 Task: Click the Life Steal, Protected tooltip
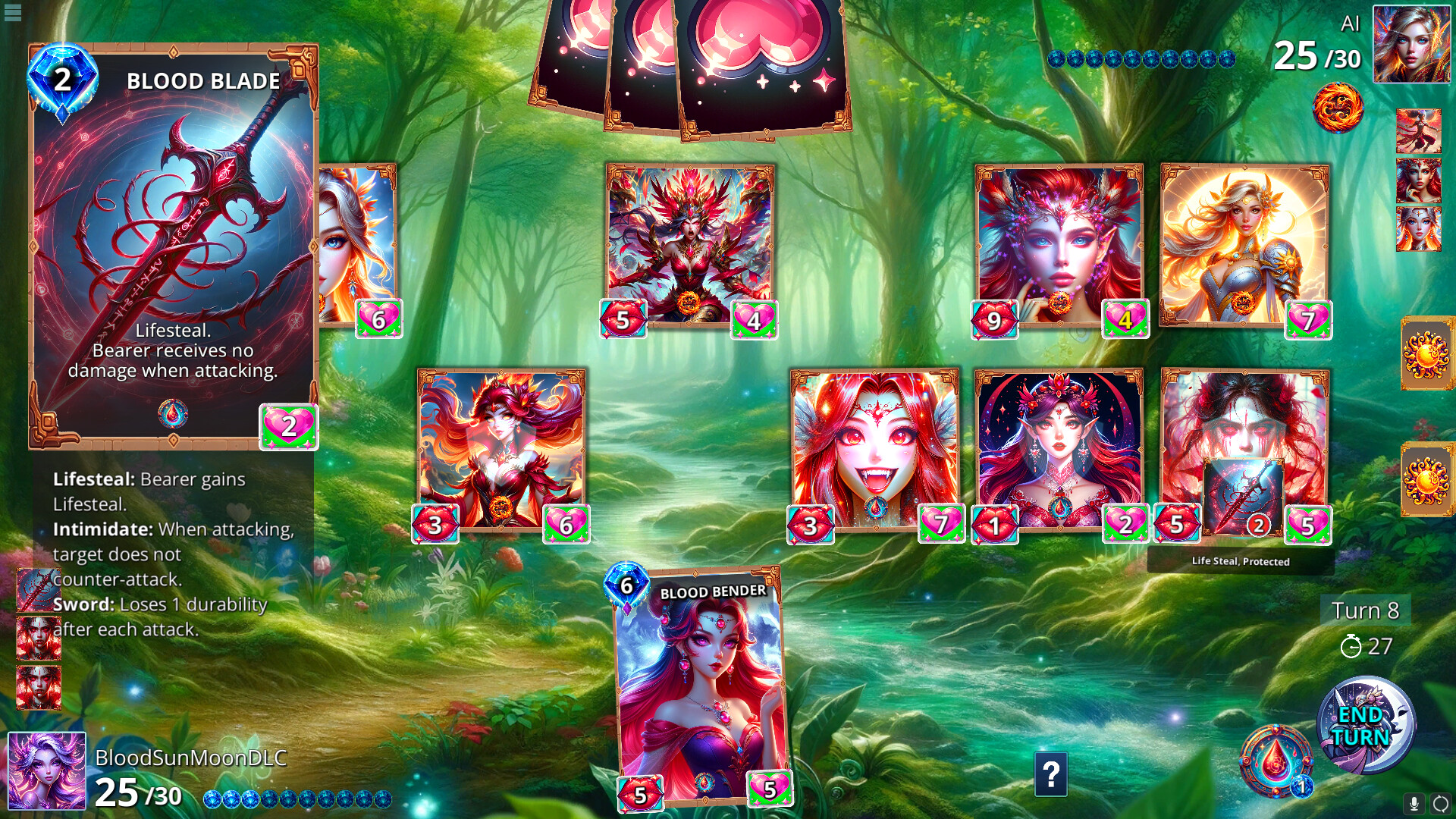pos(1242,562)
